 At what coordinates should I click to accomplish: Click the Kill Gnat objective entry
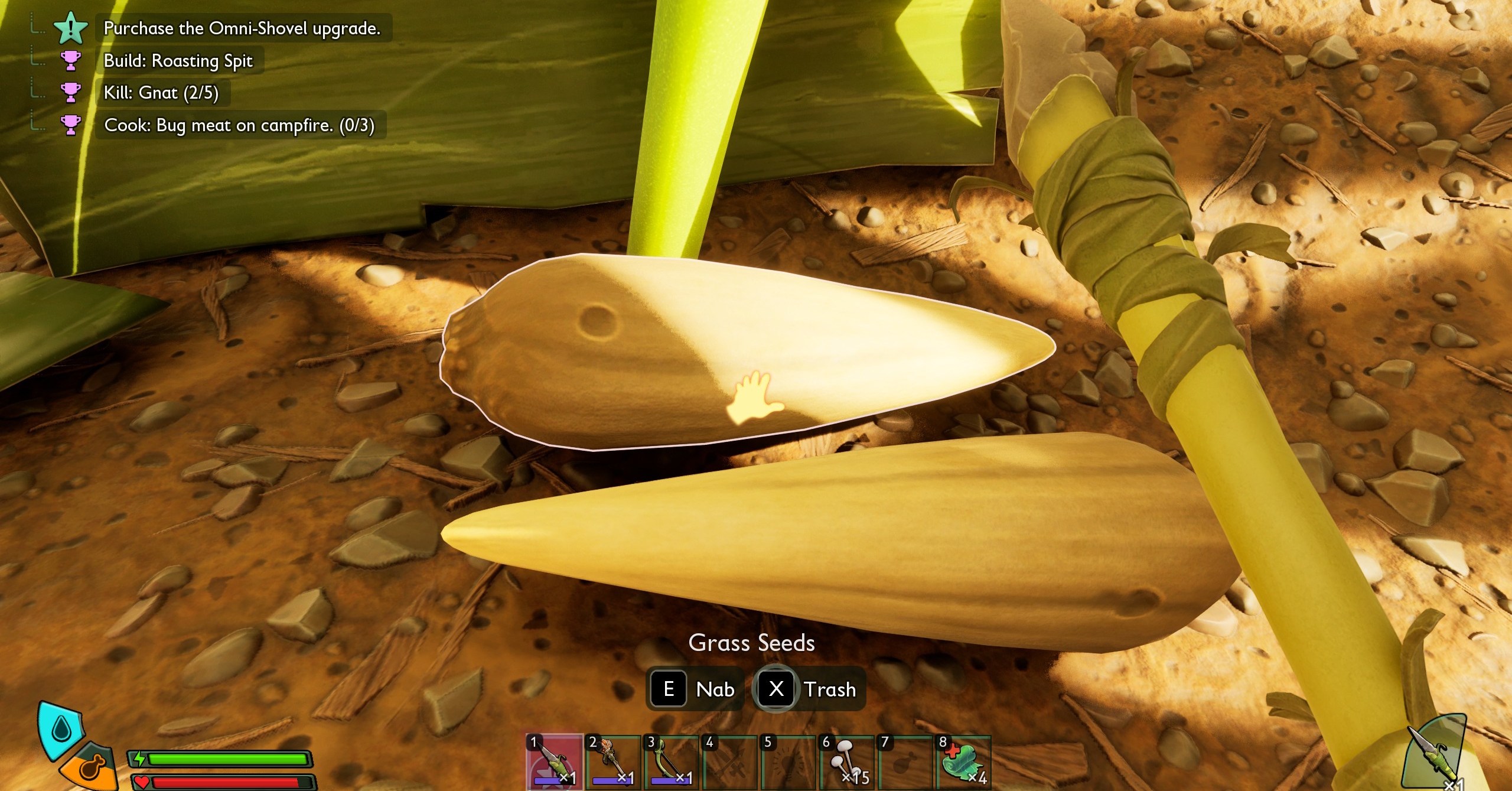tap(161, 93)
